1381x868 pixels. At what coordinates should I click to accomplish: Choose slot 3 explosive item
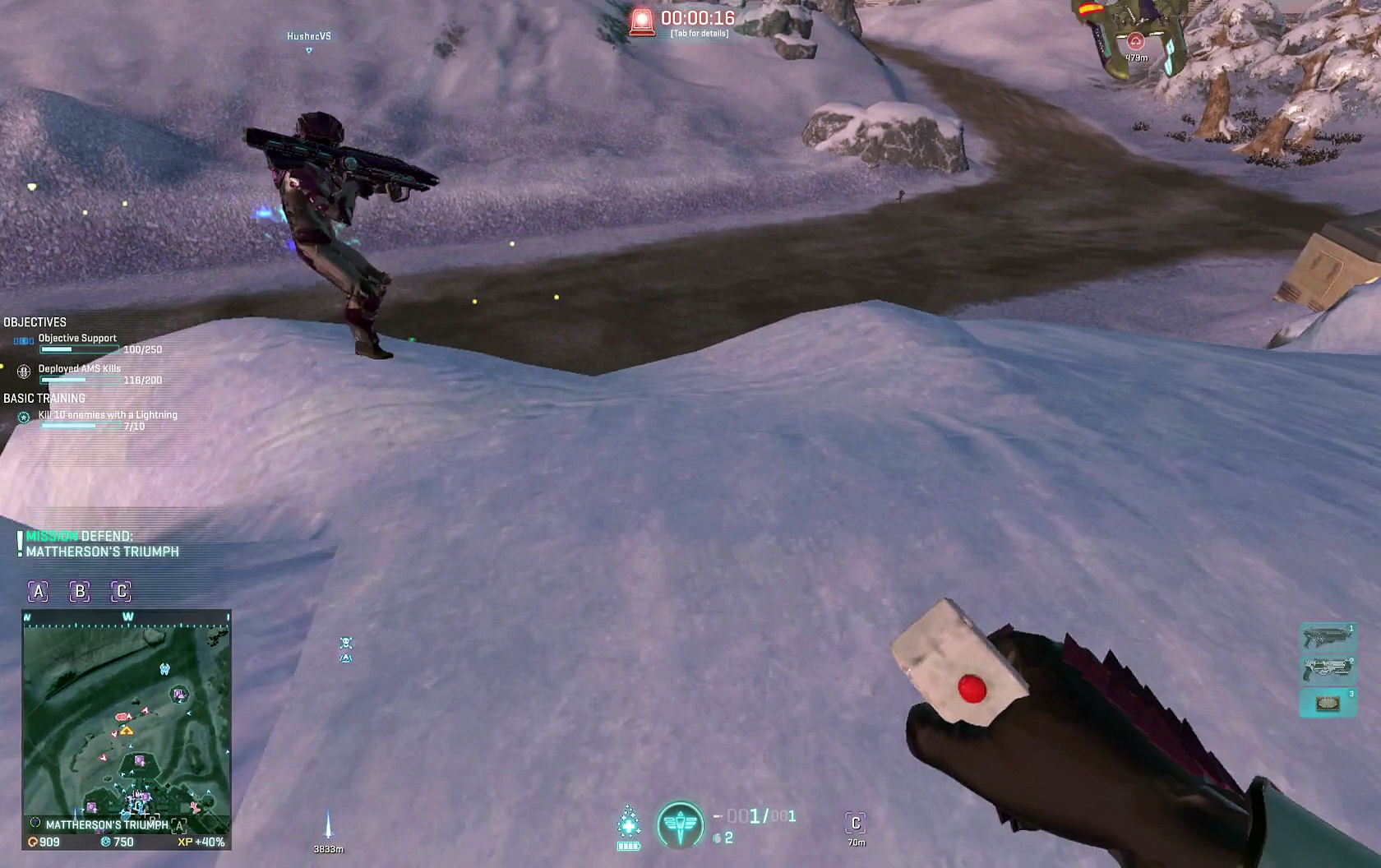pos(1328,703)
